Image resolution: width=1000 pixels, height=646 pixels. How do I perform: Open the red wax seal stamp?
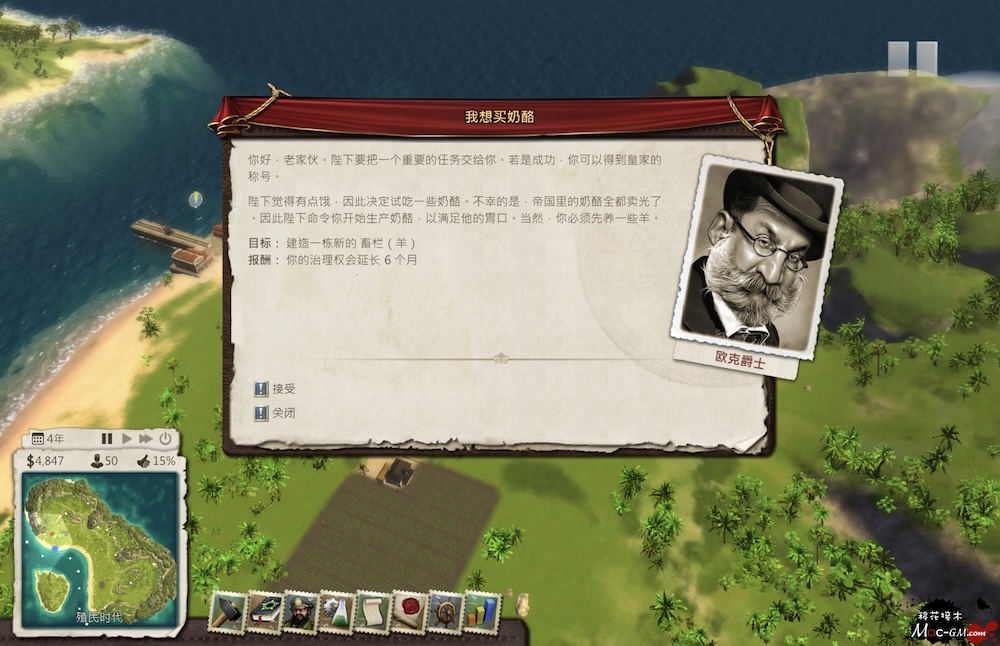coord(408,612)
